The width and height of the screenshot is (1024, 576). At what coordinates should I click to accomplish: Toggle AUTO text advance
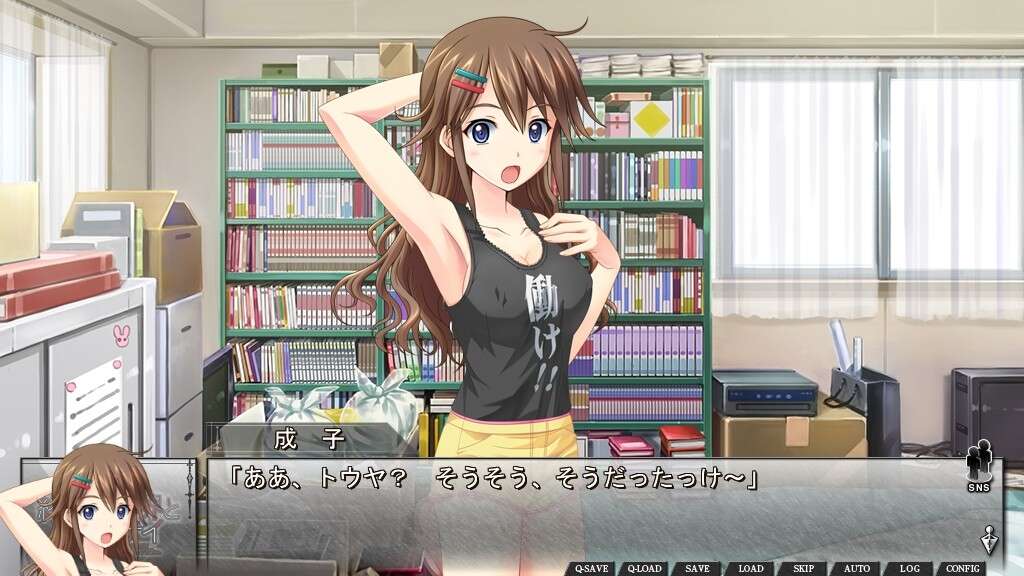click(x=856, y=568)
